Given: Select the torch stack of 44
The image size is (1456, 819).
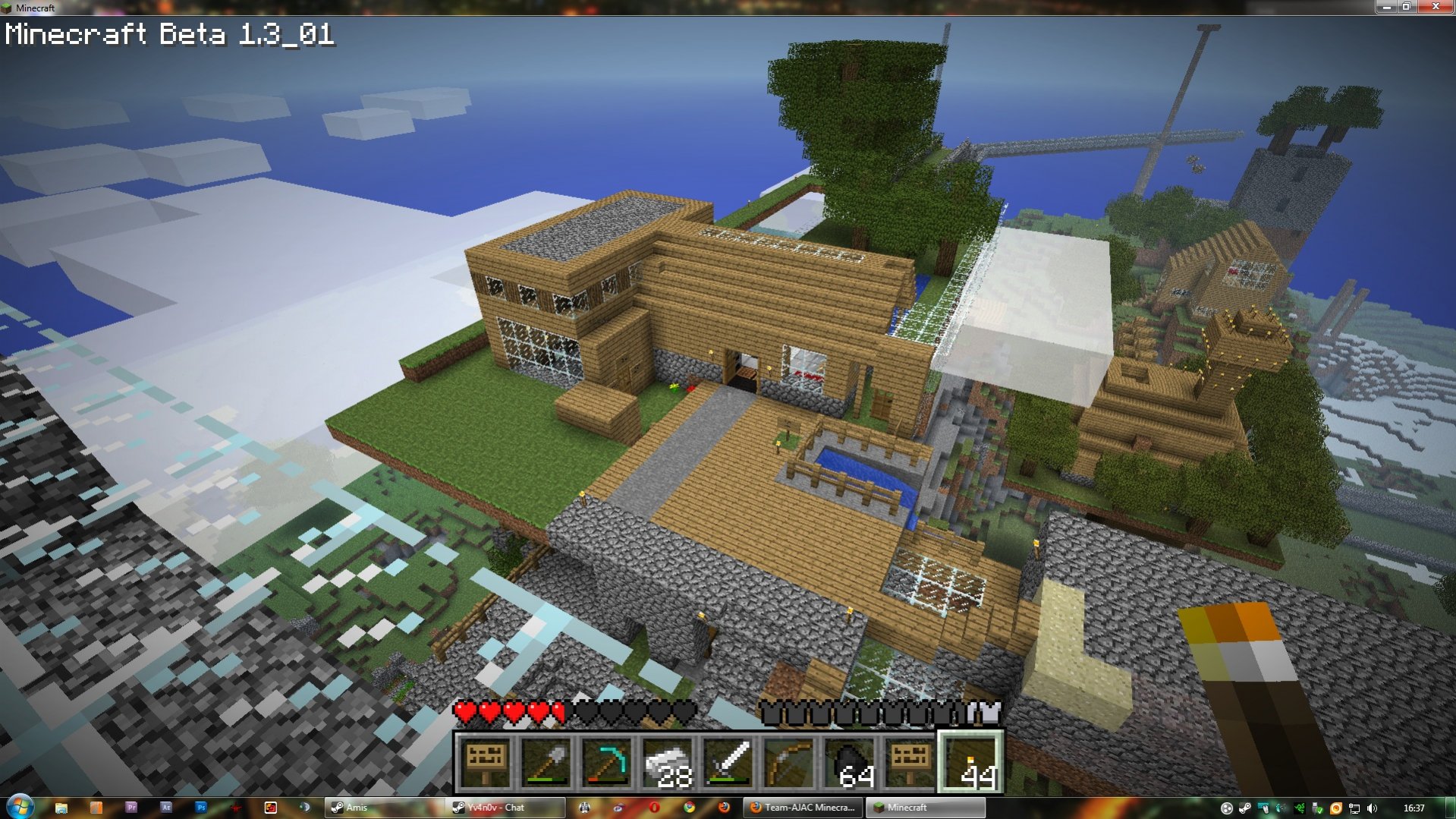Looking at the screenshot, I should click(971, 763).
